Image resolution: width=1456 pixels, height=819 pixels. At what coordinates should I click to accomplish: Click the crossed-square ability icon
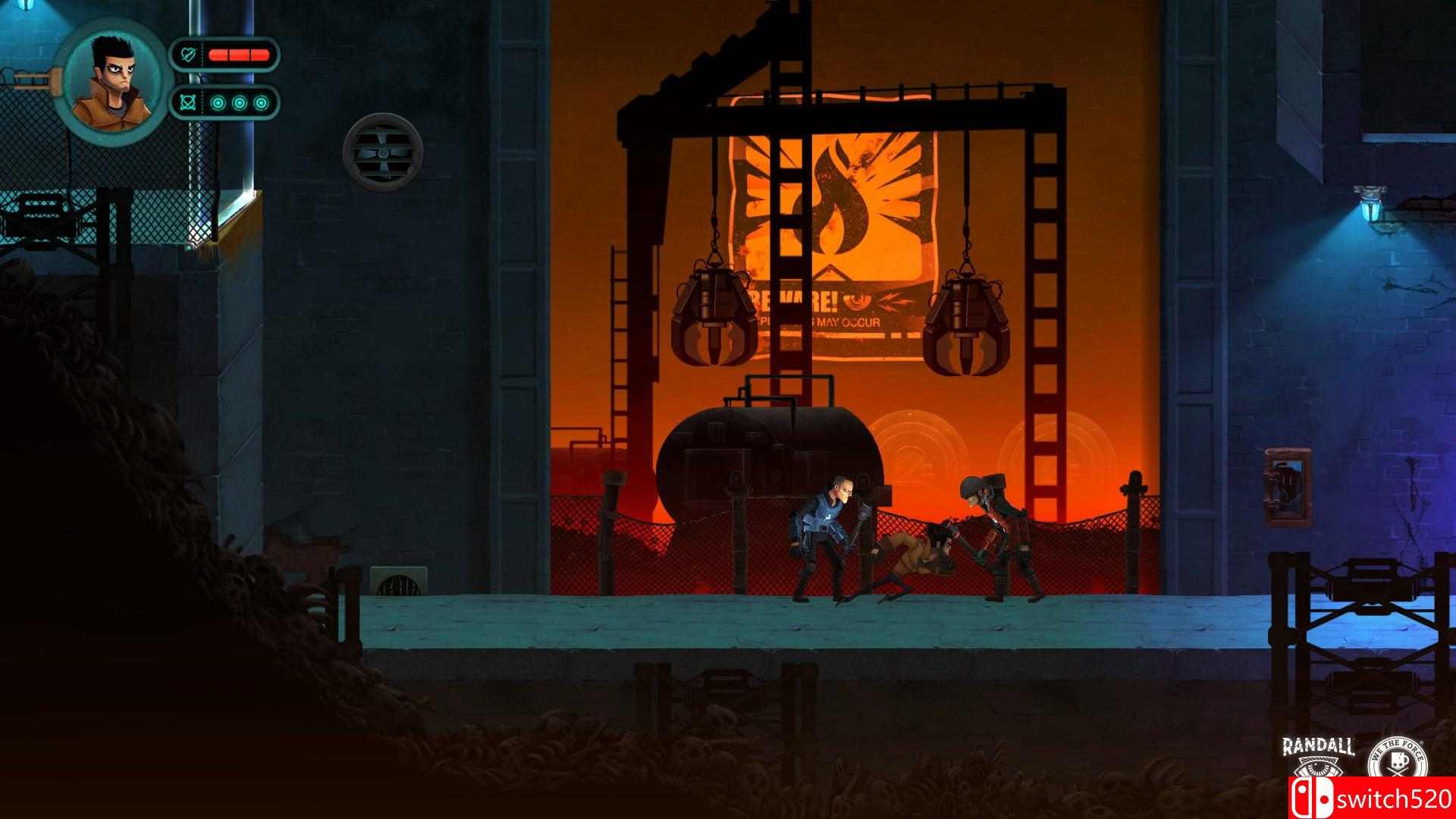tap(188, 102)
